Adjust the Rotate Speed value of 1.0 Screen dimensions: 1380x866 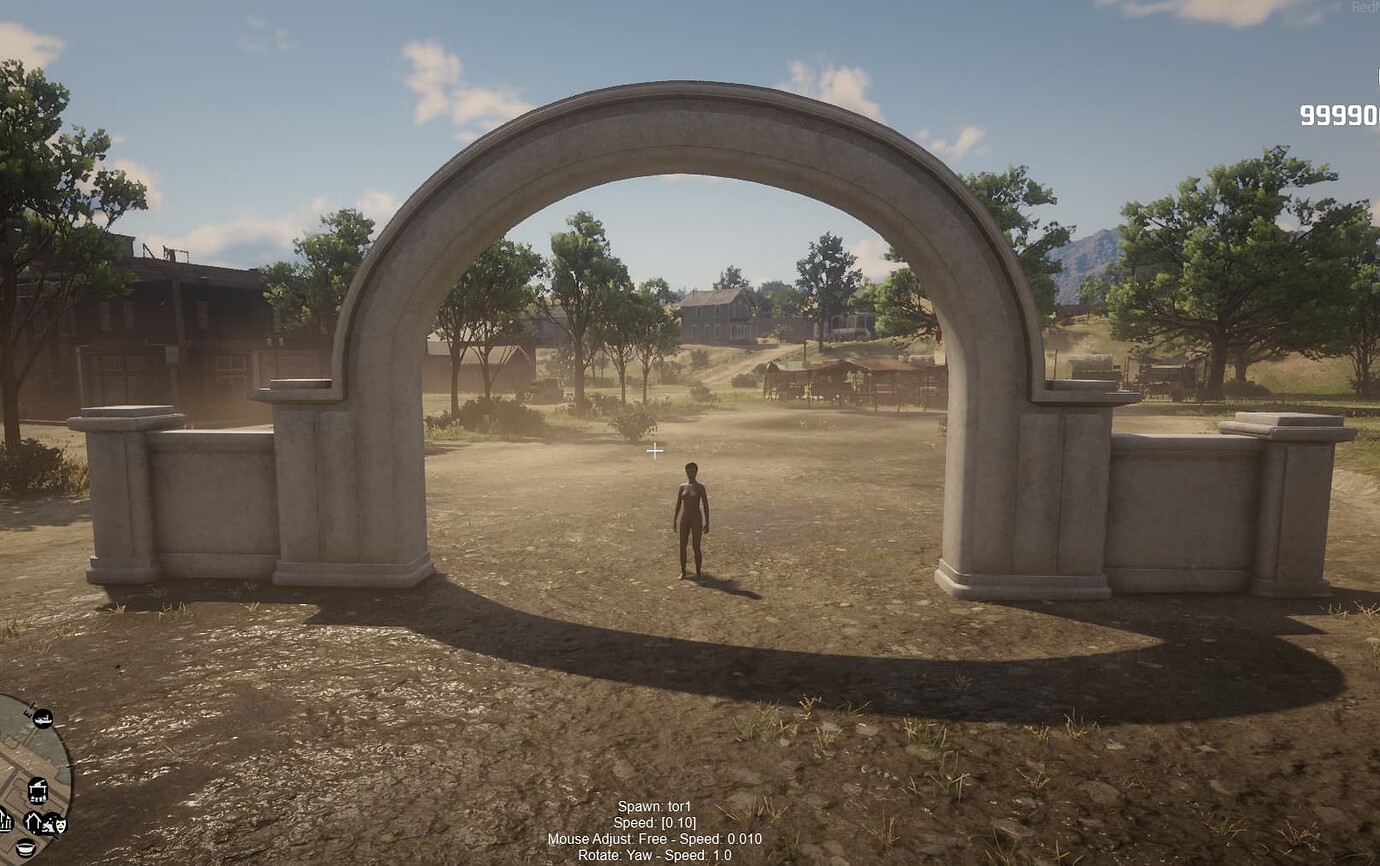pos(722,855)
